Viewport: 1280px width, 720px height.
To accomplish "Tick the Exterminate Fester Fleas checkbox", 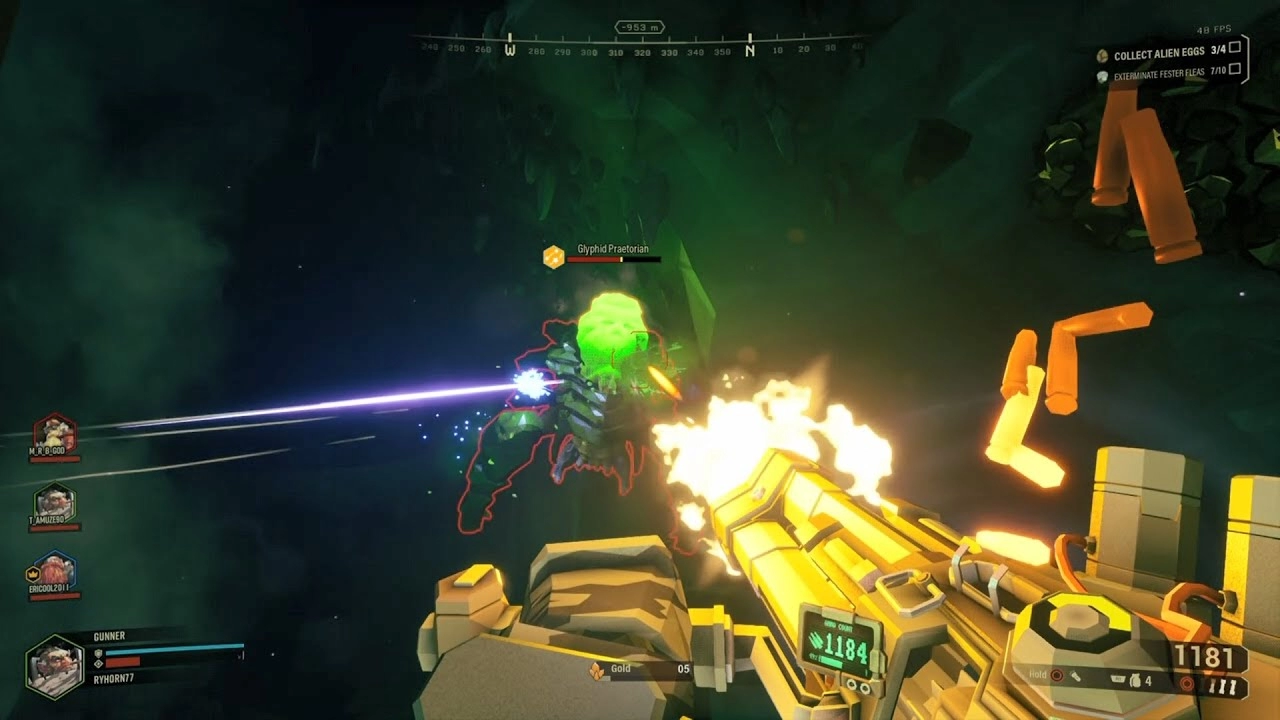I will 1235,69.
